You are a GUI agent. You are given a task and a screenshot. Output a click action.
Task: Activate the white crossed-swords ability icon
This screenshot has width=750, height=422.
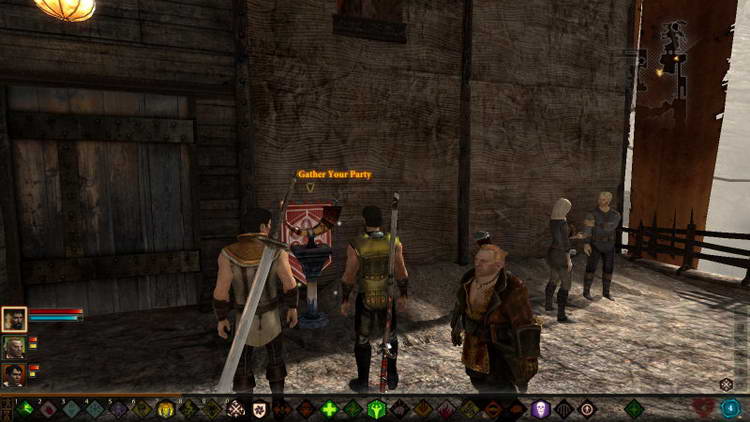[x=236, y=408]
